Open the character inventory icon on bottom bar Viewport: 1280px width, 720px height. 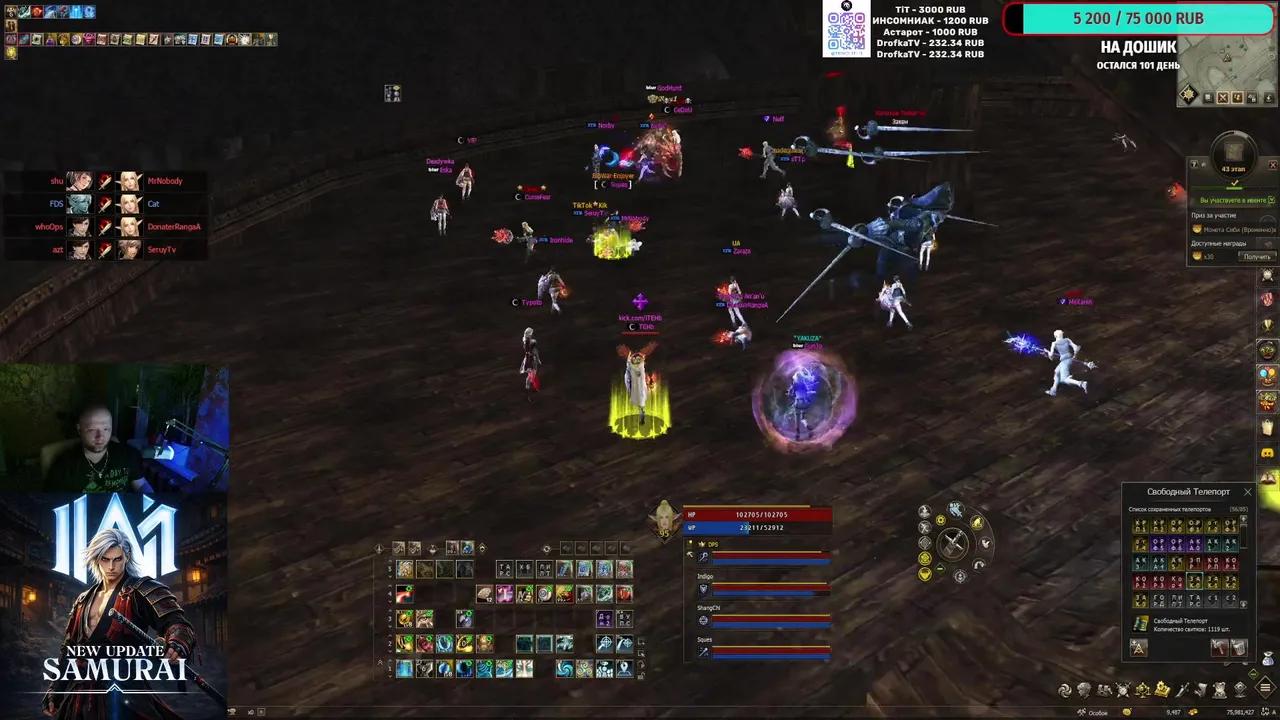[x=1083, y=689]
